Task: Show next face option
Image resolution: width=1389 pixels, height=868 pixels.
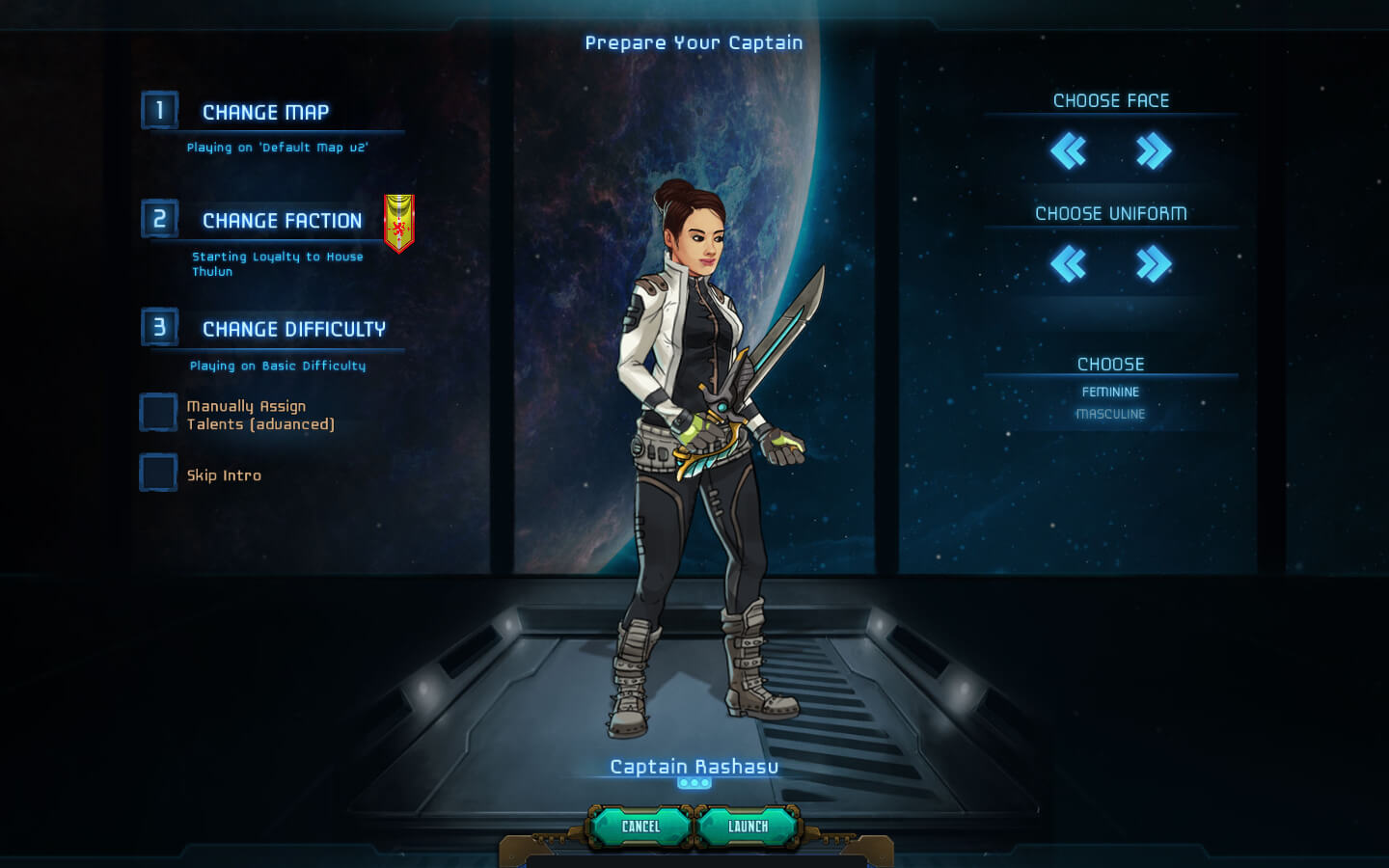Action: 1154,151
